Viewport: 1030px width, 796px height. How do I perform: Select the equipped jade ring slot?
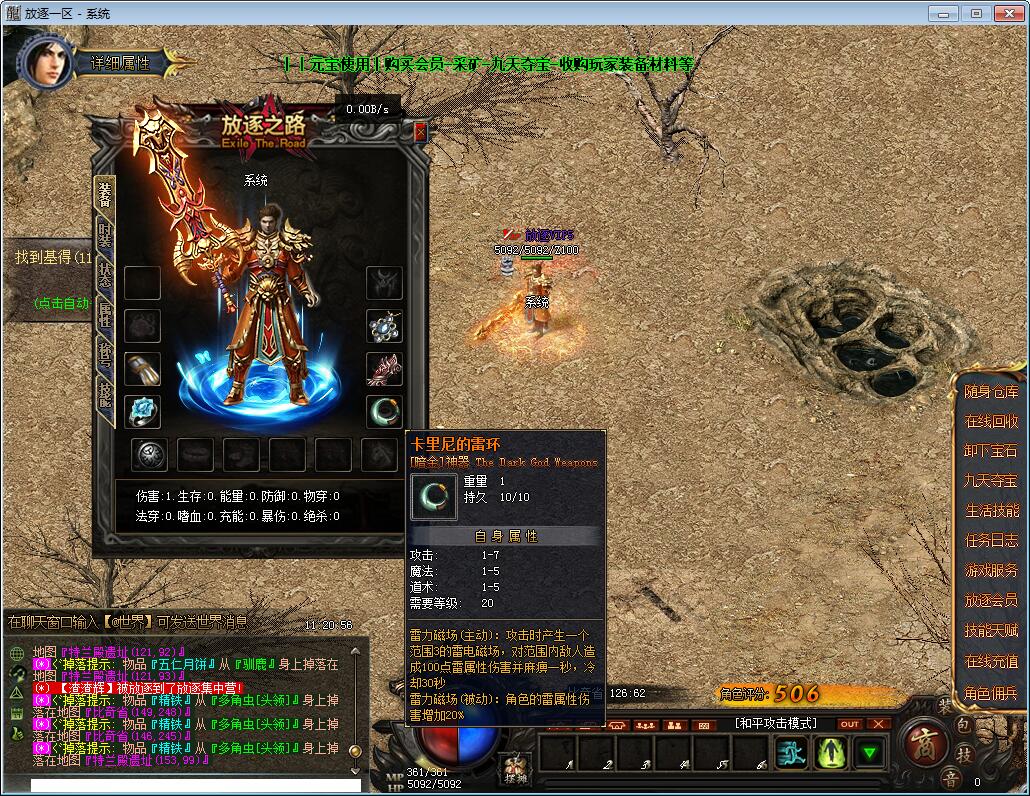click(384, 411)
